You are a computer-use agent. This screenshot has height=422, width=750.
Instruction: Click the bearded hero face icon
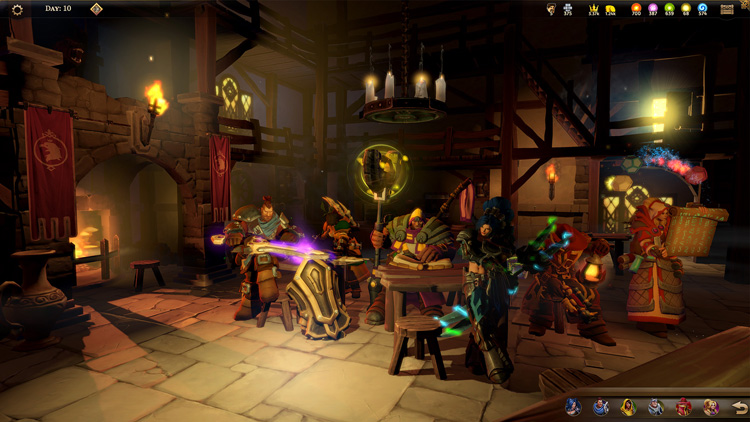550,9
